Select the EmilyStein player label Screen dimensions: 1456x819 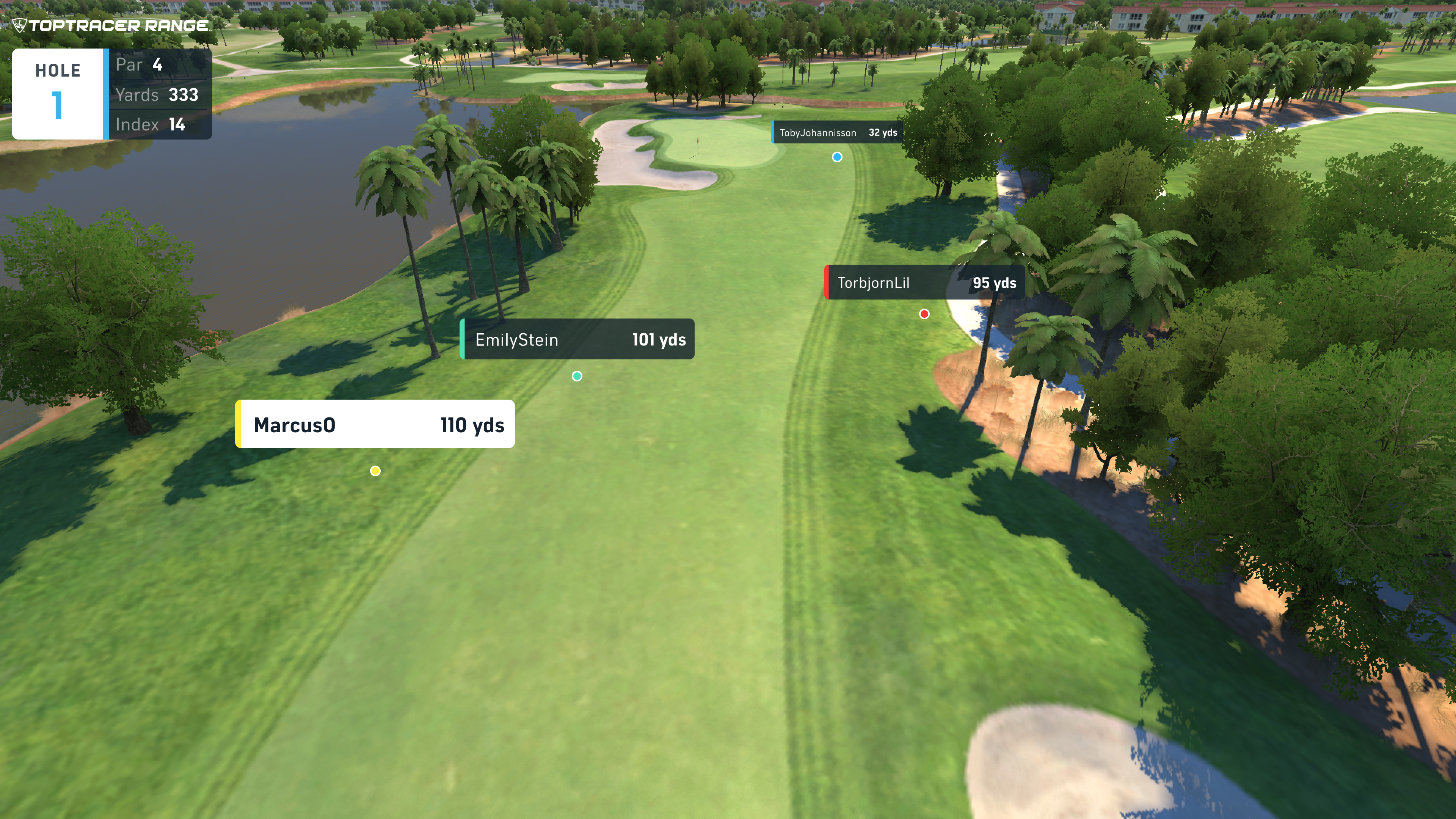pyautogui.click(x=577, y=339)
